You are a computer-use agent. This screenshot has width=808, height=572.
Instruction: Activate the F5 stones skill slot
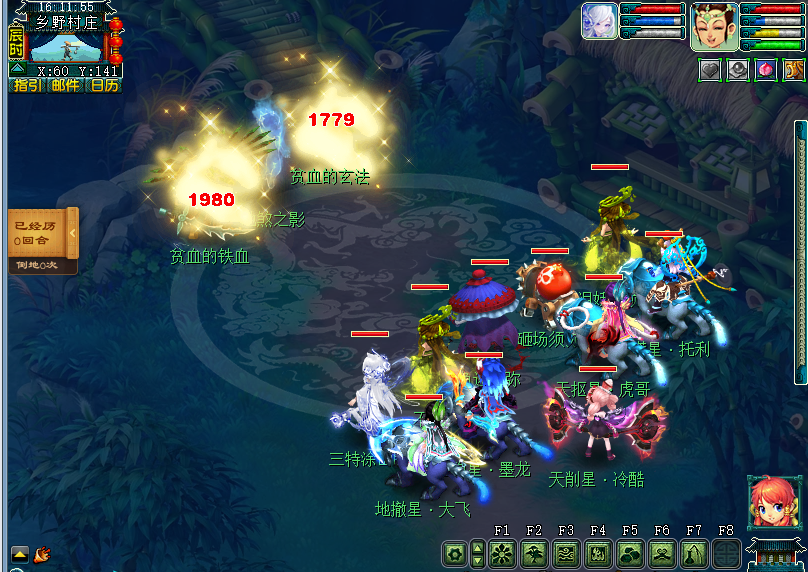[630, 553]
